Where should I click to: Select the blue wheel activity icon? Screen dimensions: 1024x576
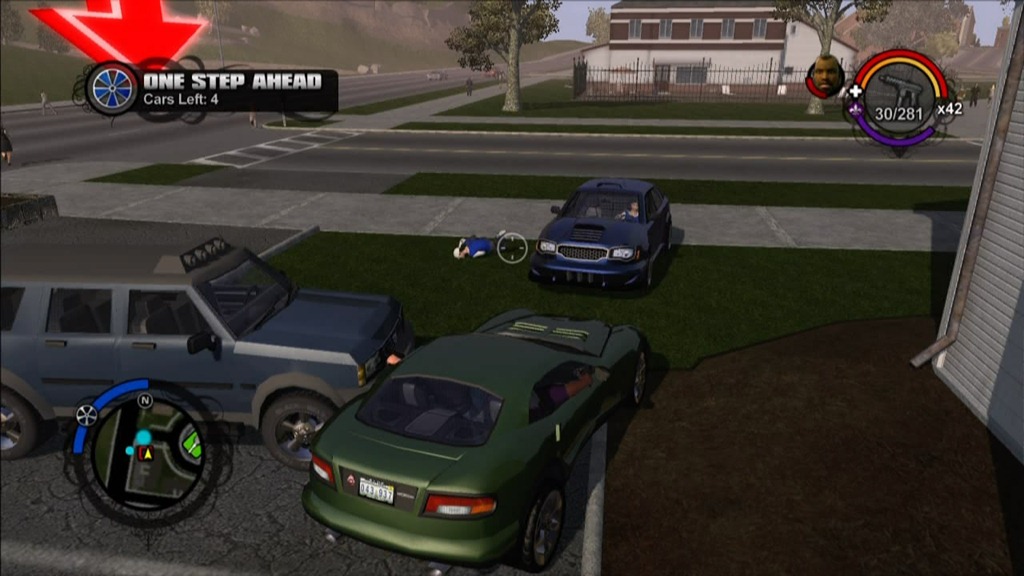pyautogui.click(x=111, y=88)
